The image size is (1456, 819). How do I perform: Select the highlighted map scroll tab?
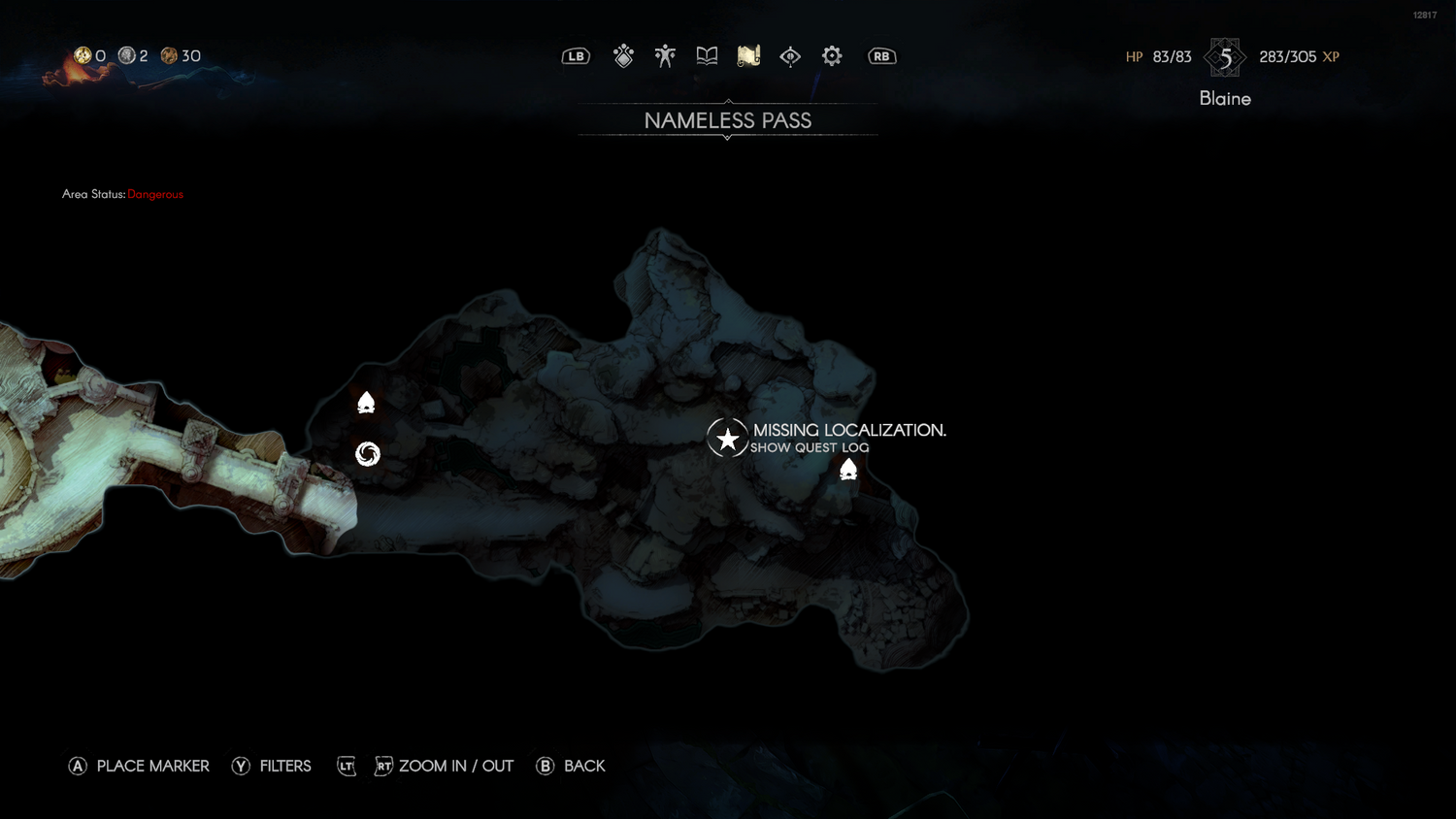[748, 56]
